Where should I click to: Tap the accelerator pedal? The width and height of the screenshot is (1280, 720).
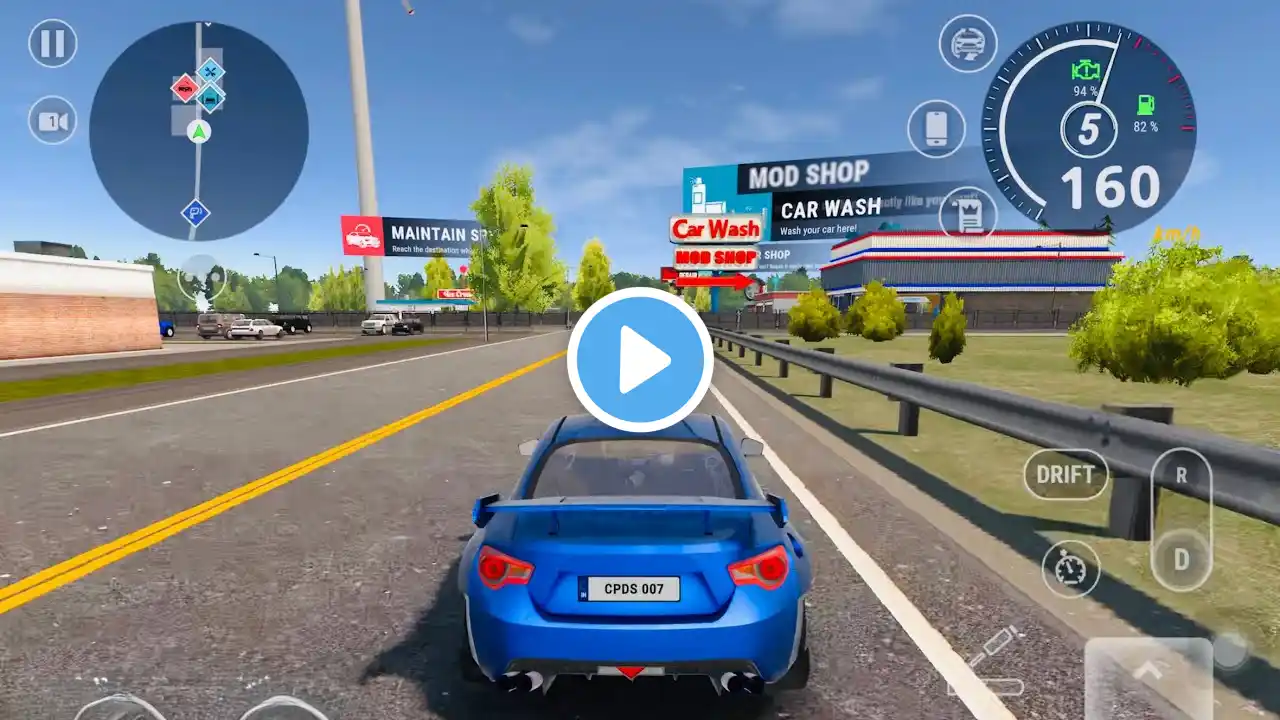(x=1148, y=677)
